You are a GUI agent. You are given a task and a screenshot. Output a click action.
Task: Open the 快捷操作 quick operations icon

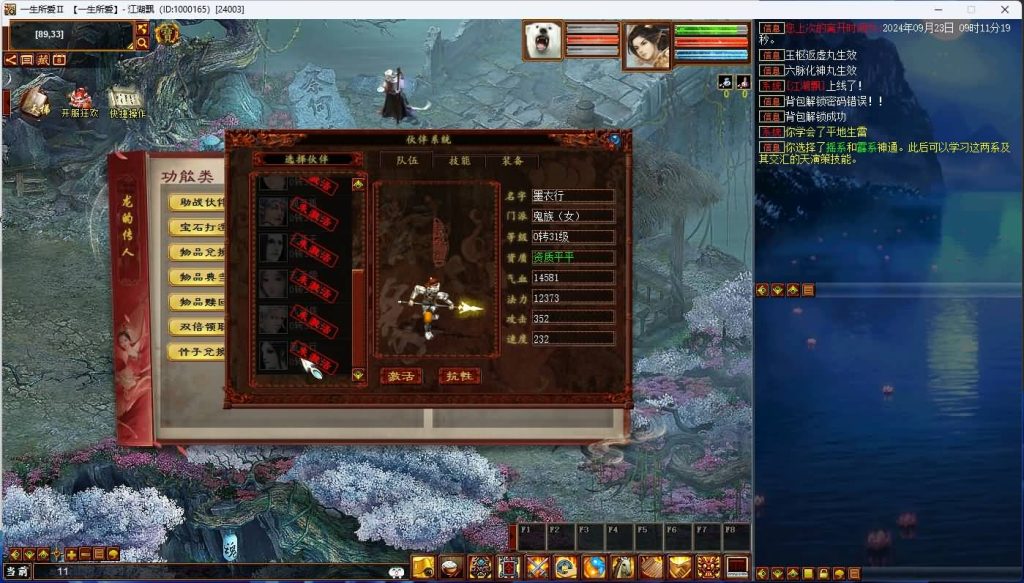tap(126, 102)
